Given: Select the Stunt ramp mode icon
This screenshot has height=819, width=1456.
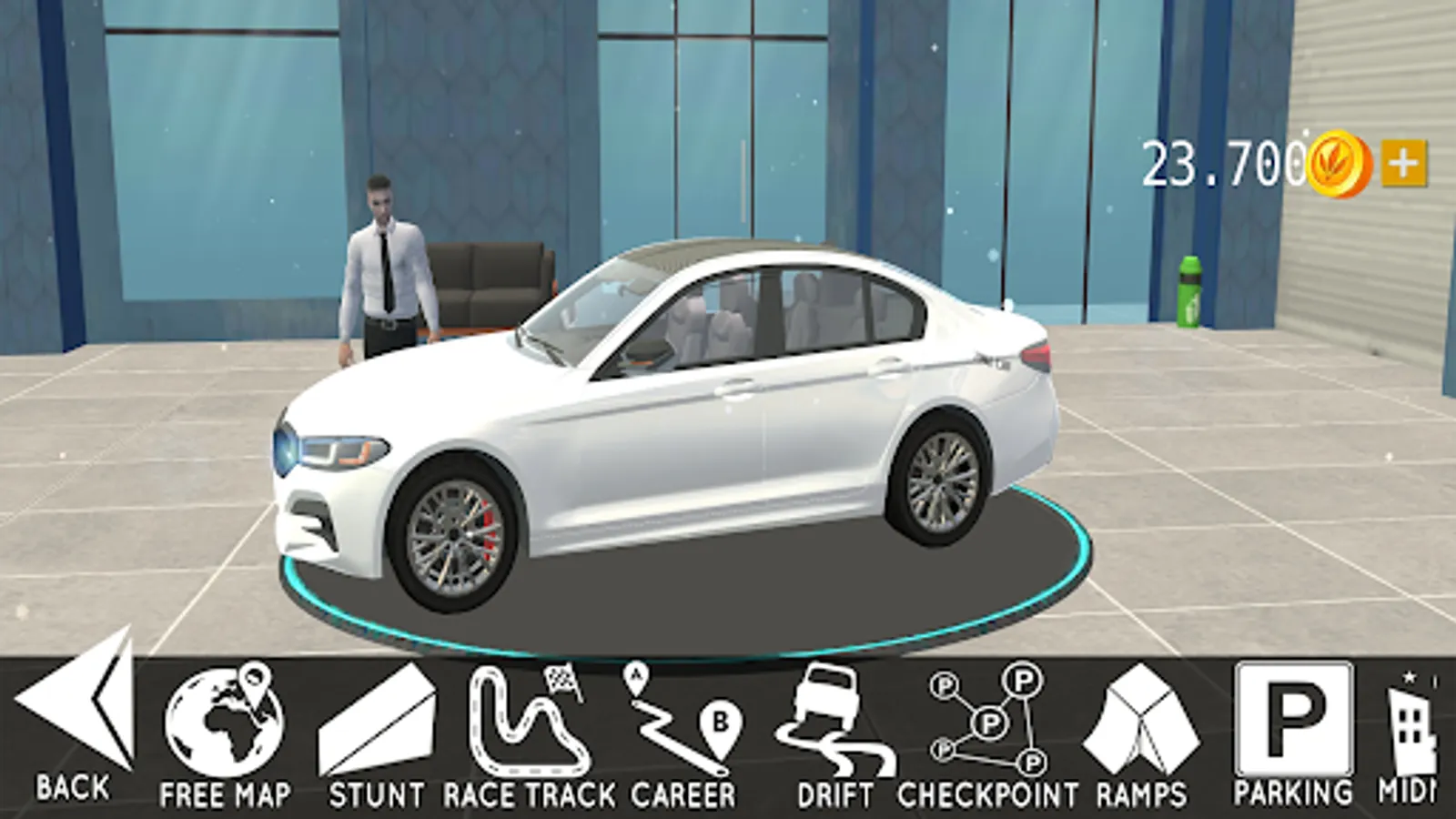Looking at the screenshot, I should click(x=378, y=719).
